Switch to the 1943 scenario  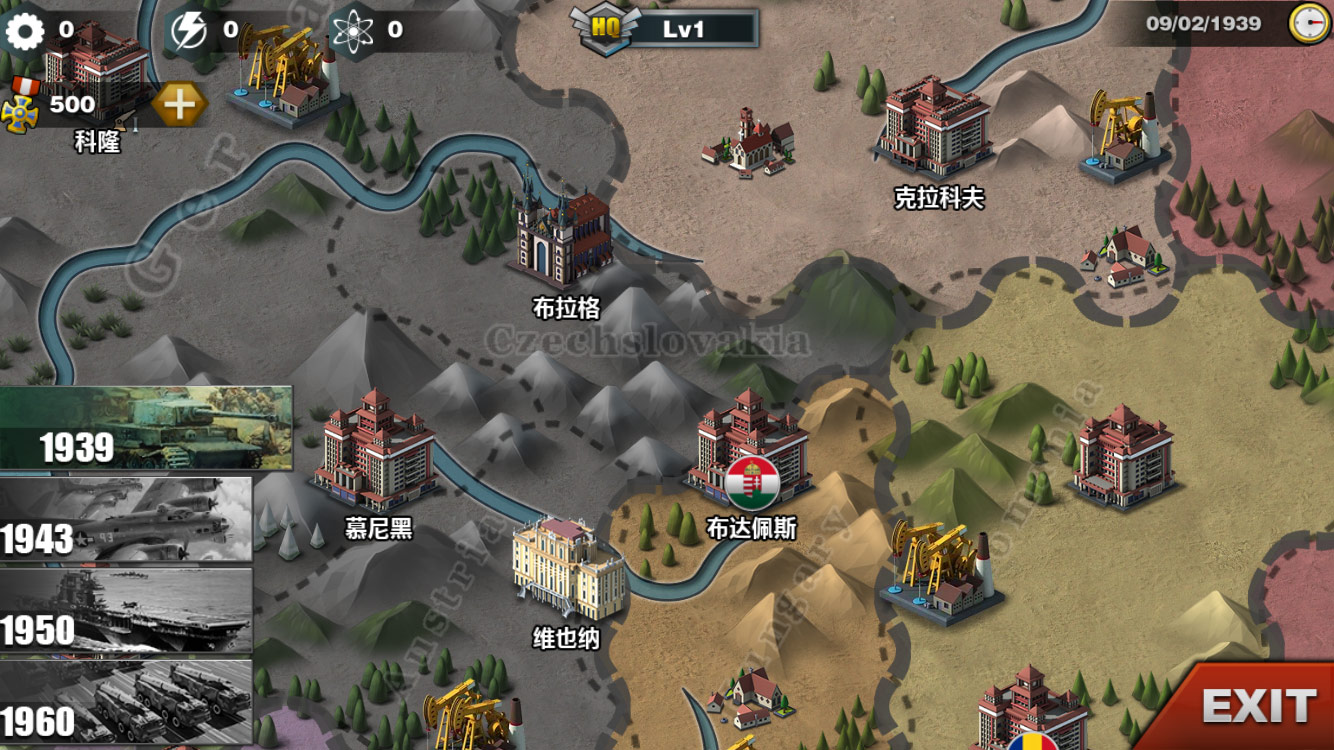pyautogui.click(x=125, y=519)
